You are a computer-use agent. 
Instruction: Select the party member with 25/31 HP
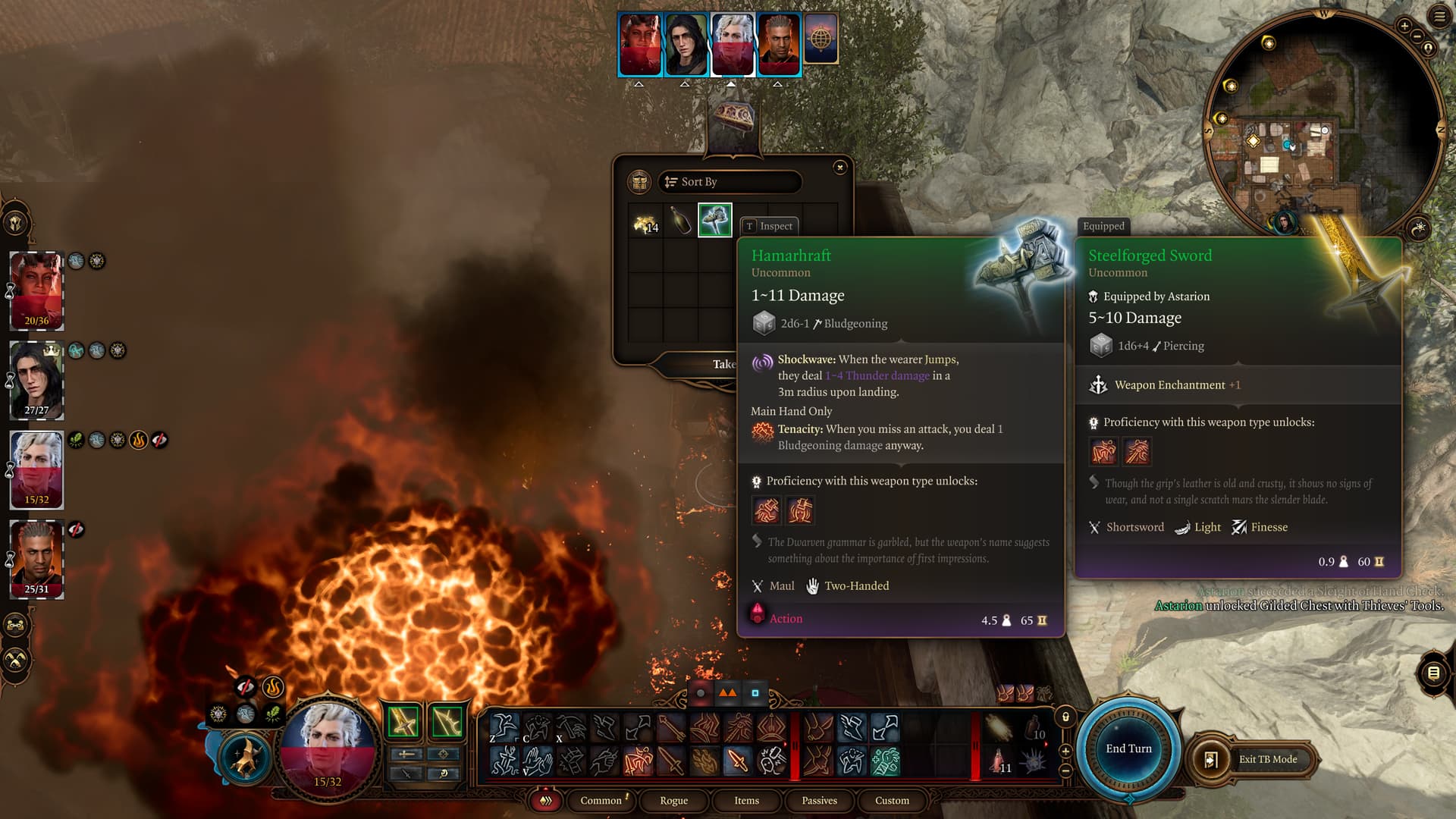click(x=36, y=559)
